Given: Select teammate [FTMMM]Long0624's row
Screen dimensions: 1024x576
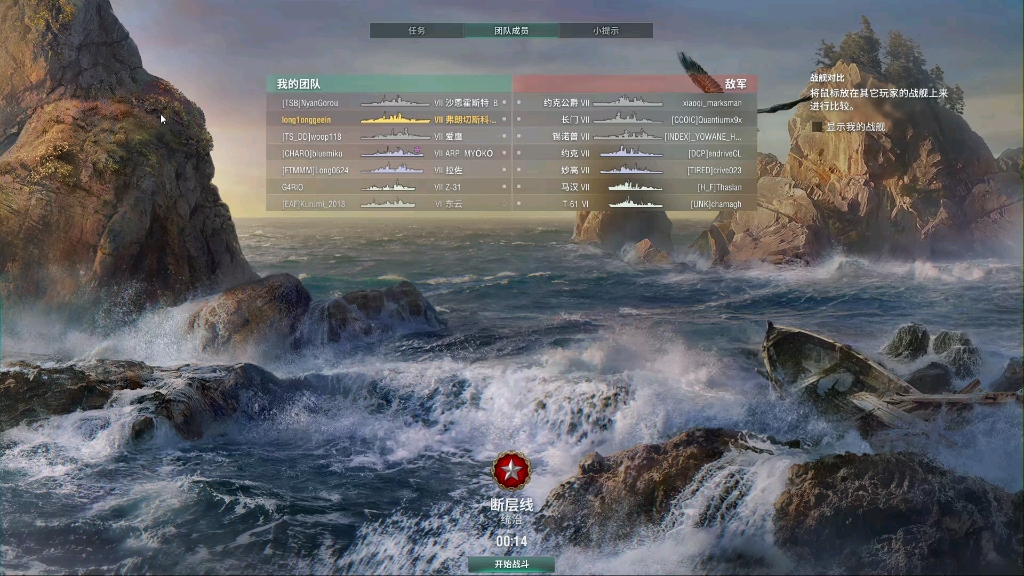Looking at the screenshot, I should pyautogui.click(x=389, y=170).
